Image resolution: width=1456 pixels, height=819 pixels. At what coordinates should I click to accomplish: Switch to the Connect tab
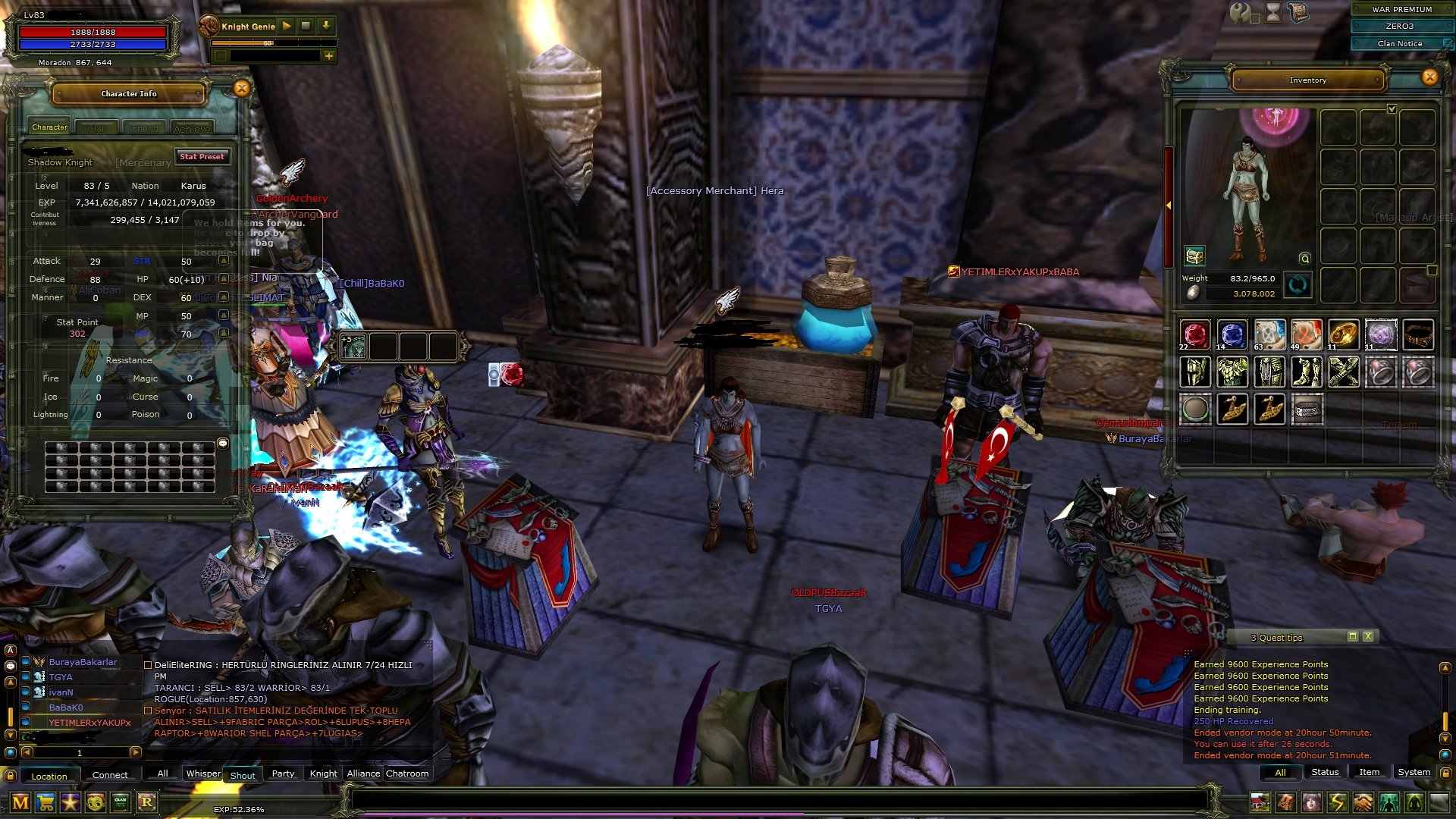tap(110, 775)
